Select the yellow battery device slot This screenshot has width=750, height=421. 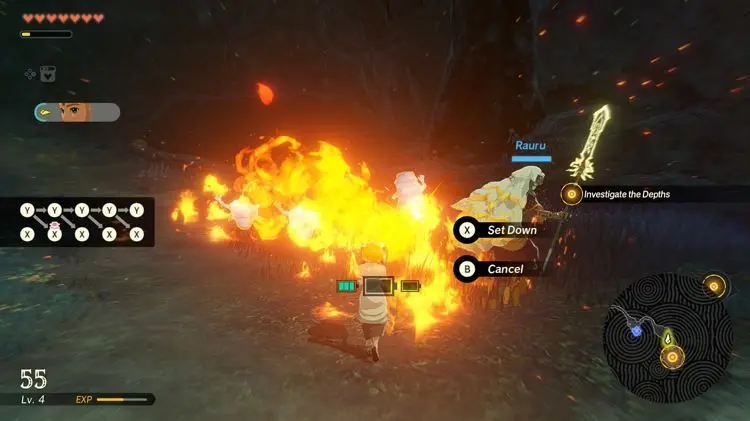(410, 286)
